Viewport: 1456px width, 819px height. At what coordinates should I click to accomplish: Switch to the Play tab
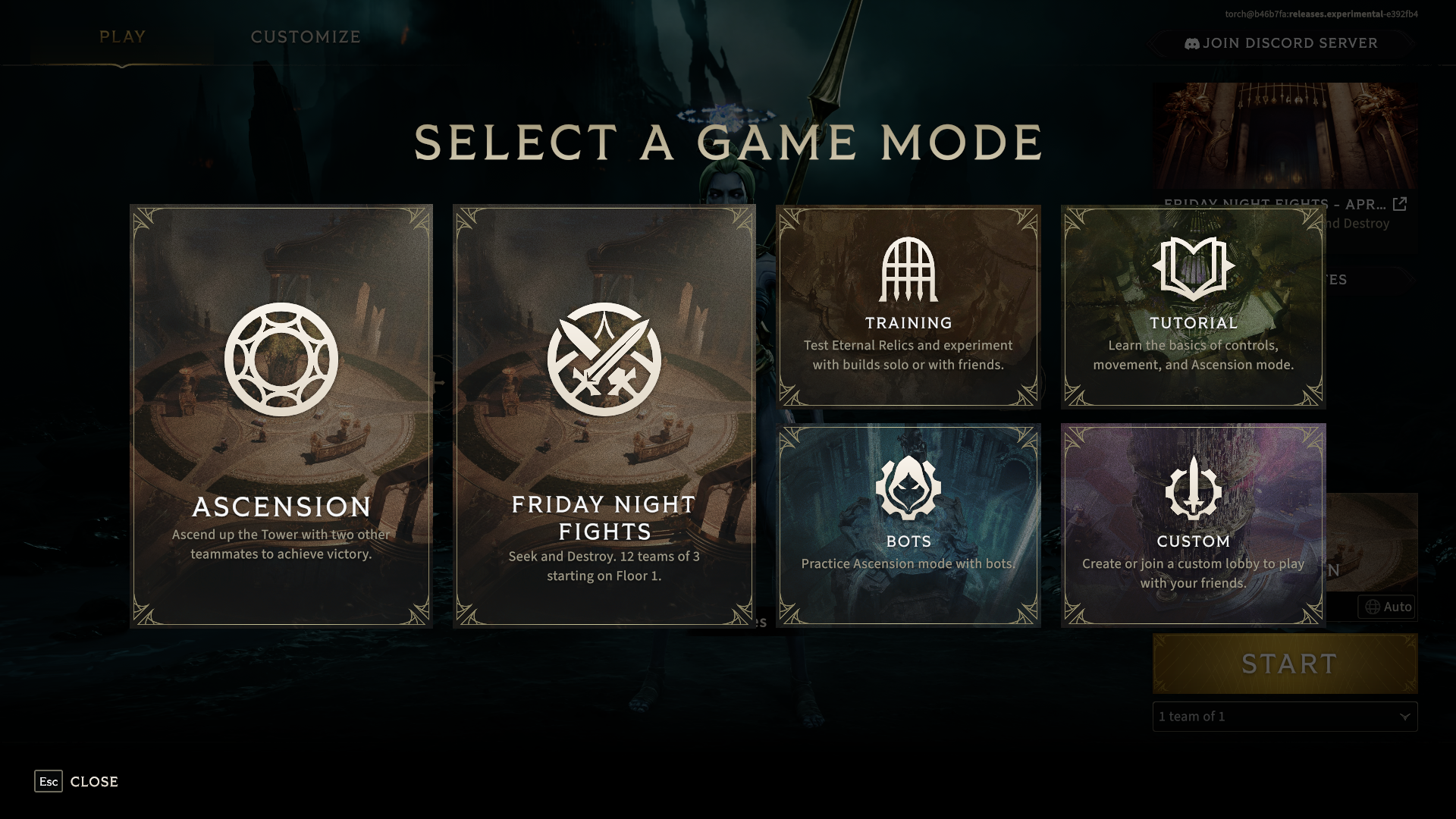(x=122, y=36)
